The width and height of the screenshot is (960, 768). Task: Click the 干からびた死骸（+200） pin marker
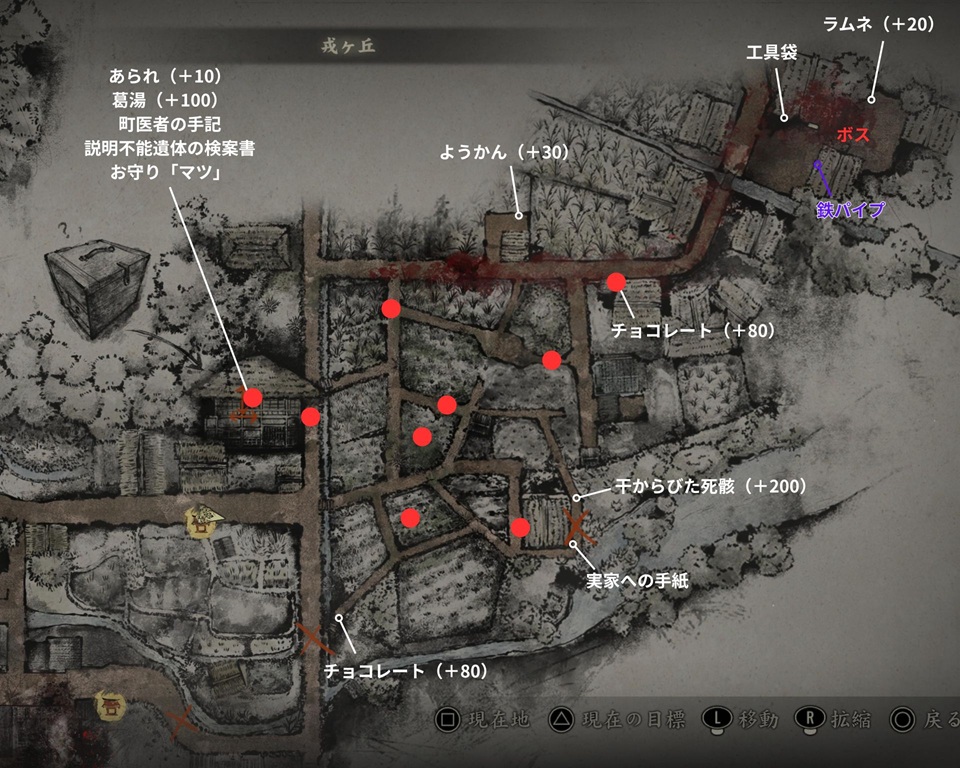(x=577, y=498)
